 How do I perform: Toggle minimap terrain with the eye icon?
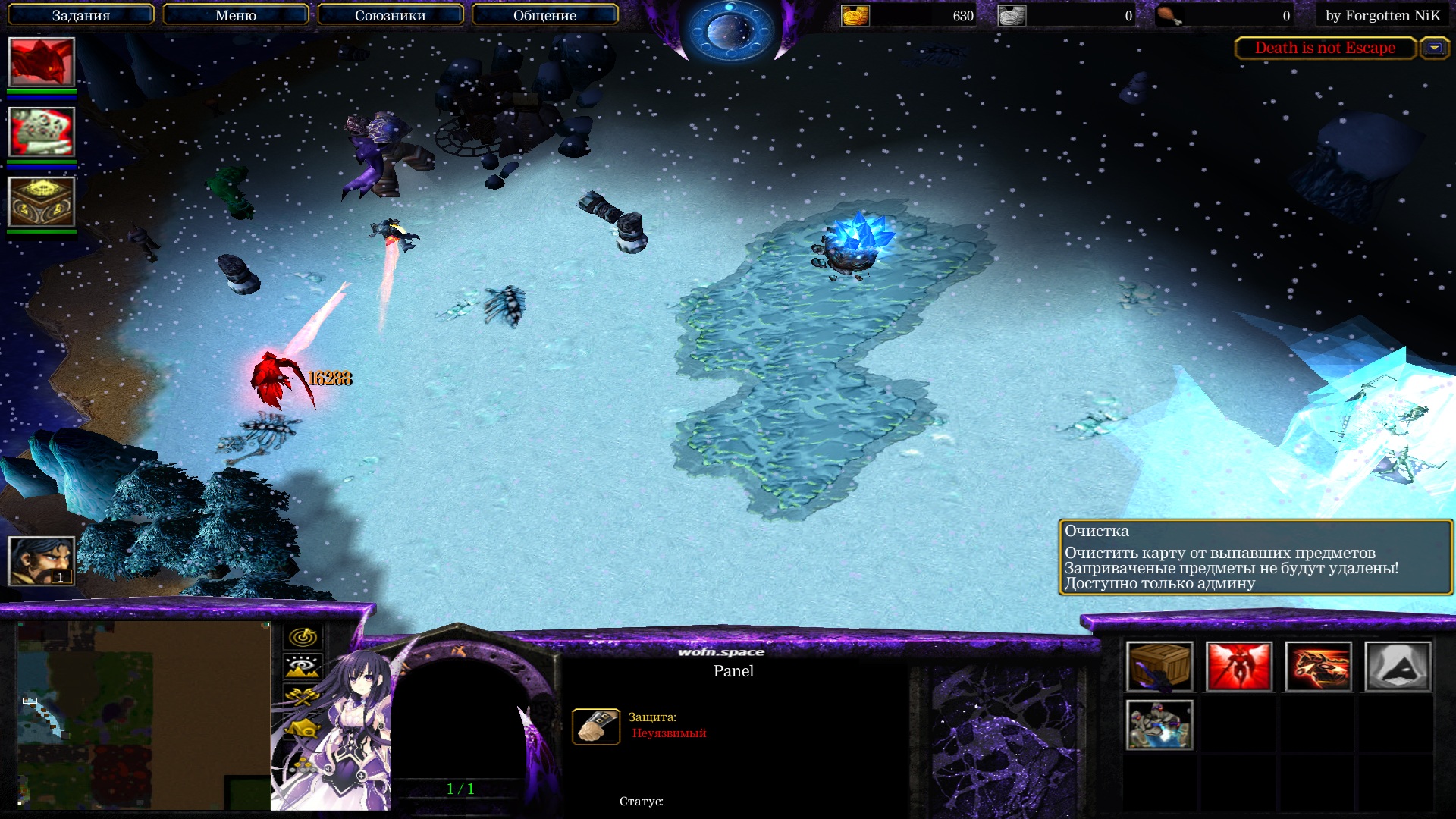(x=303, y=667)
